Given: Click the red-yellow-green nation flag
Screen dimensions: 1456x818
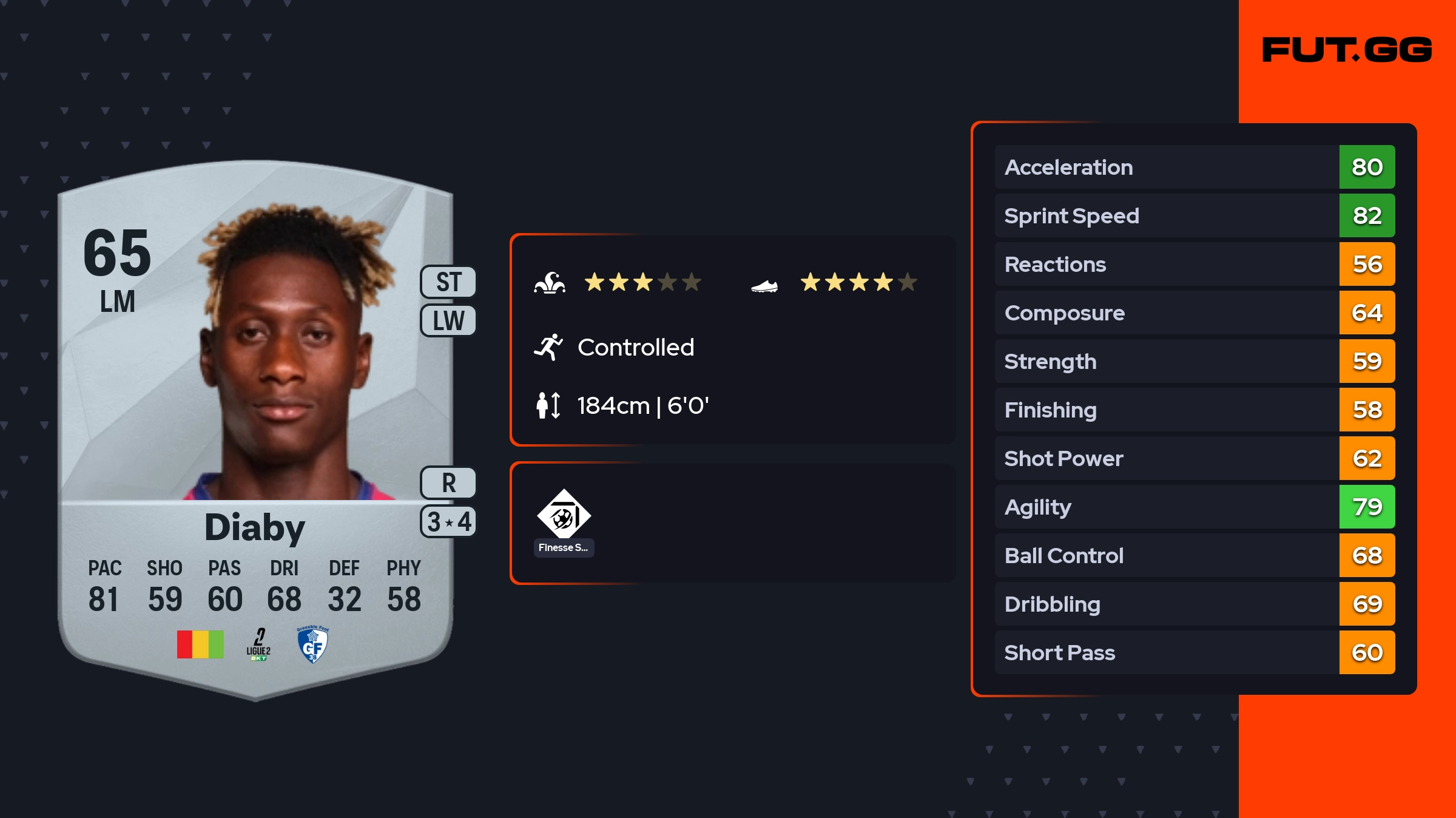Looking at the screenshot, I should click(x=200, y=644).
